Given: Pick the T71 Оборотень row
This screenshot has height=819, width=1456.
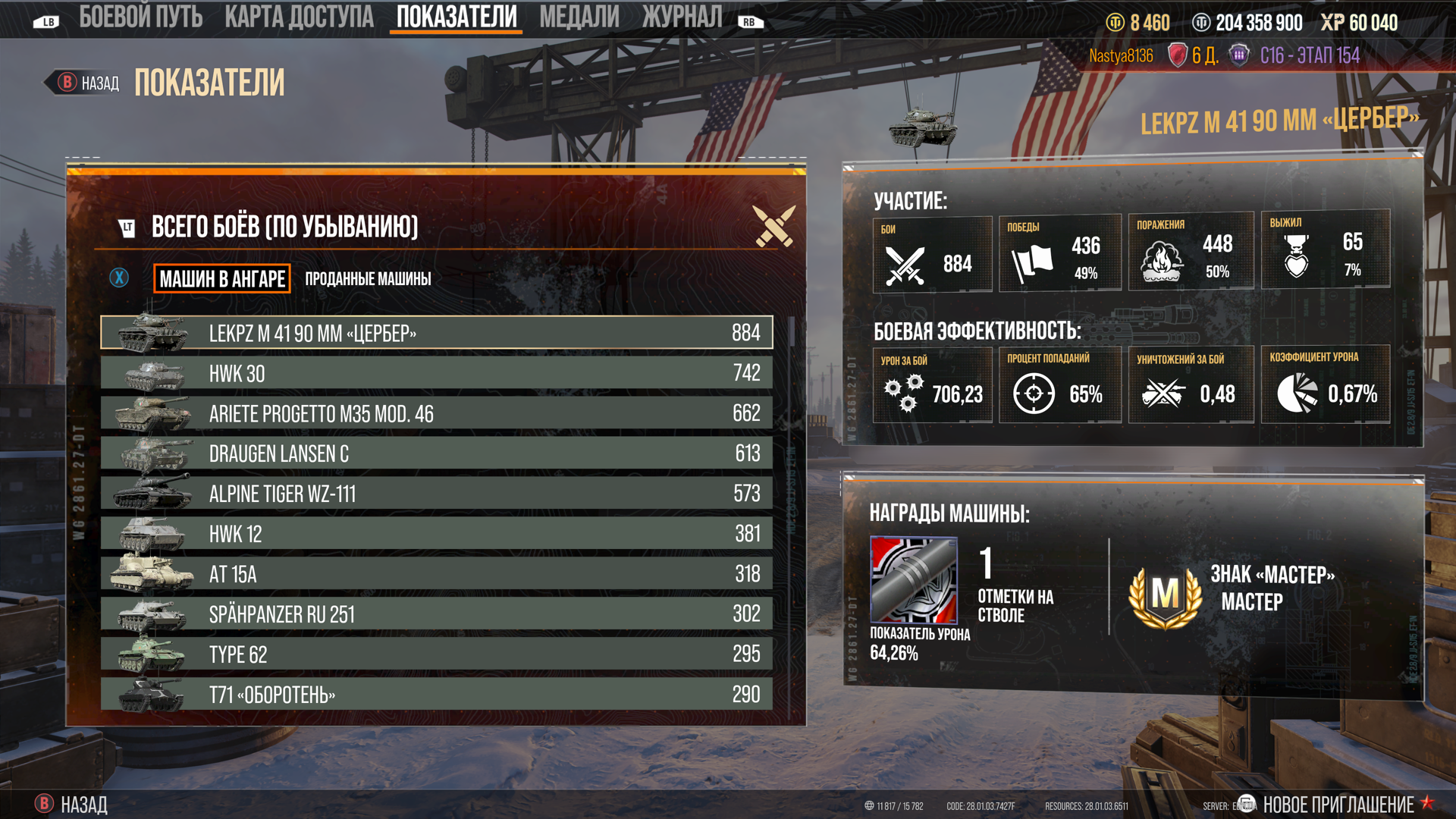Looking at the screenshot, I should click(437, 695).
